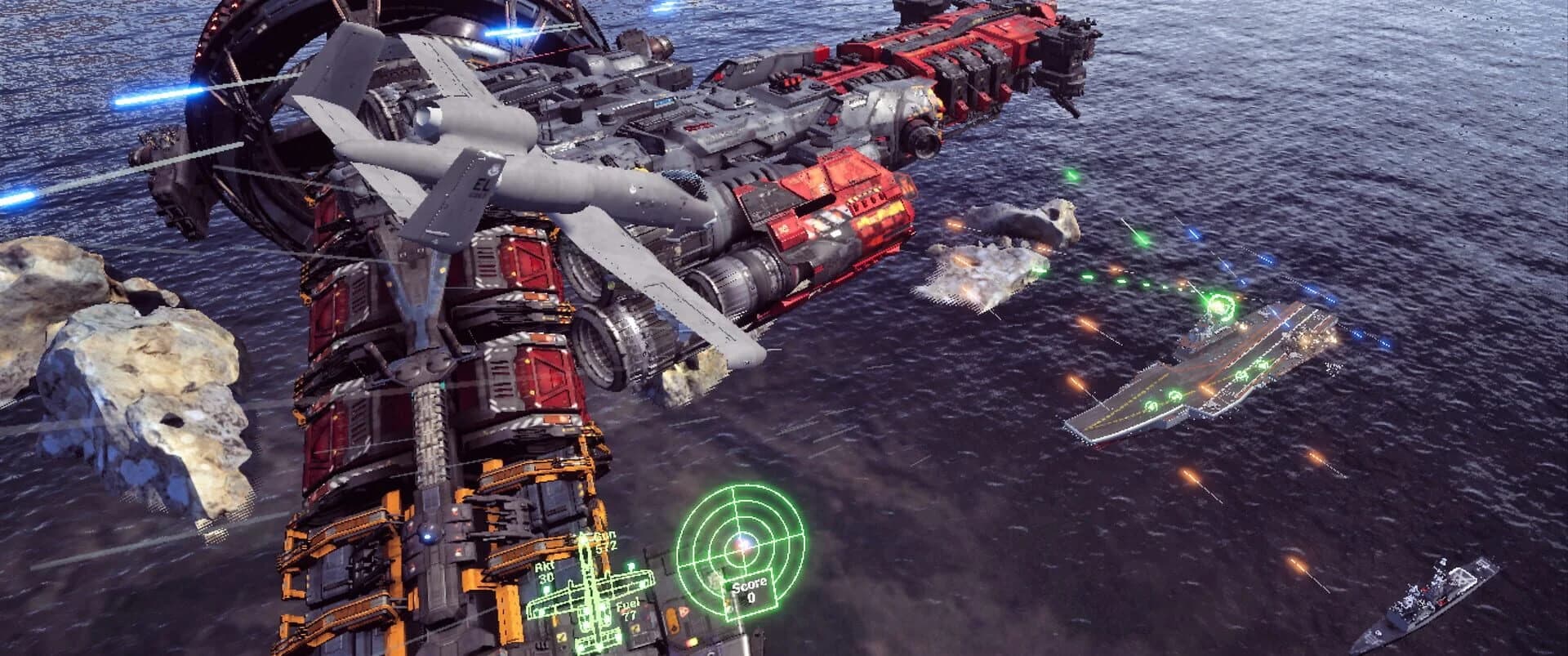Select the Fuel readout text
The height and width of the screenshot is (656, 1568).
[627, 606]
